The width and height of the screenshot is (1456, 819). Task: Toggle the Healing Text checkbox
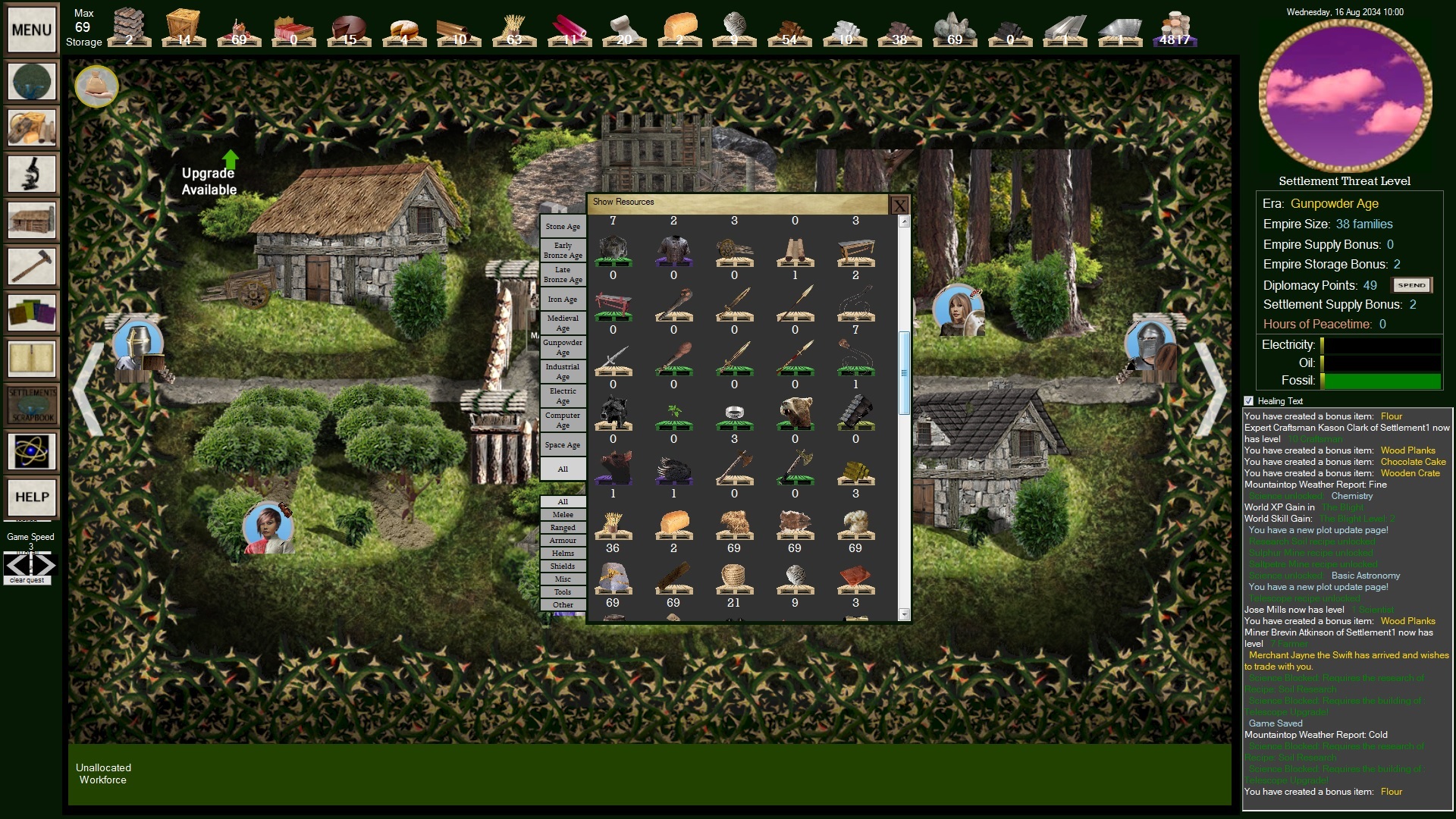tap(1247, 401)
